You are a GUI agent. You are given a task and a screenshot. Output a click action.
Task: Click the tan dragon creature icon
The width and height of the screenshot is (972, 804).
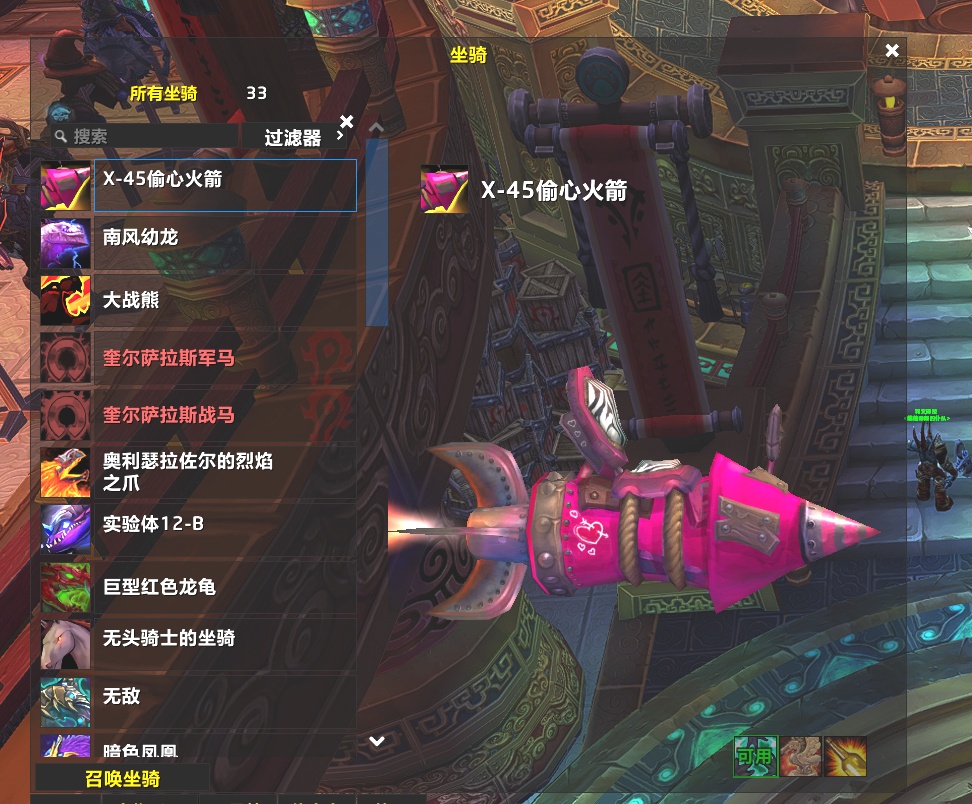tap(800, 757)
